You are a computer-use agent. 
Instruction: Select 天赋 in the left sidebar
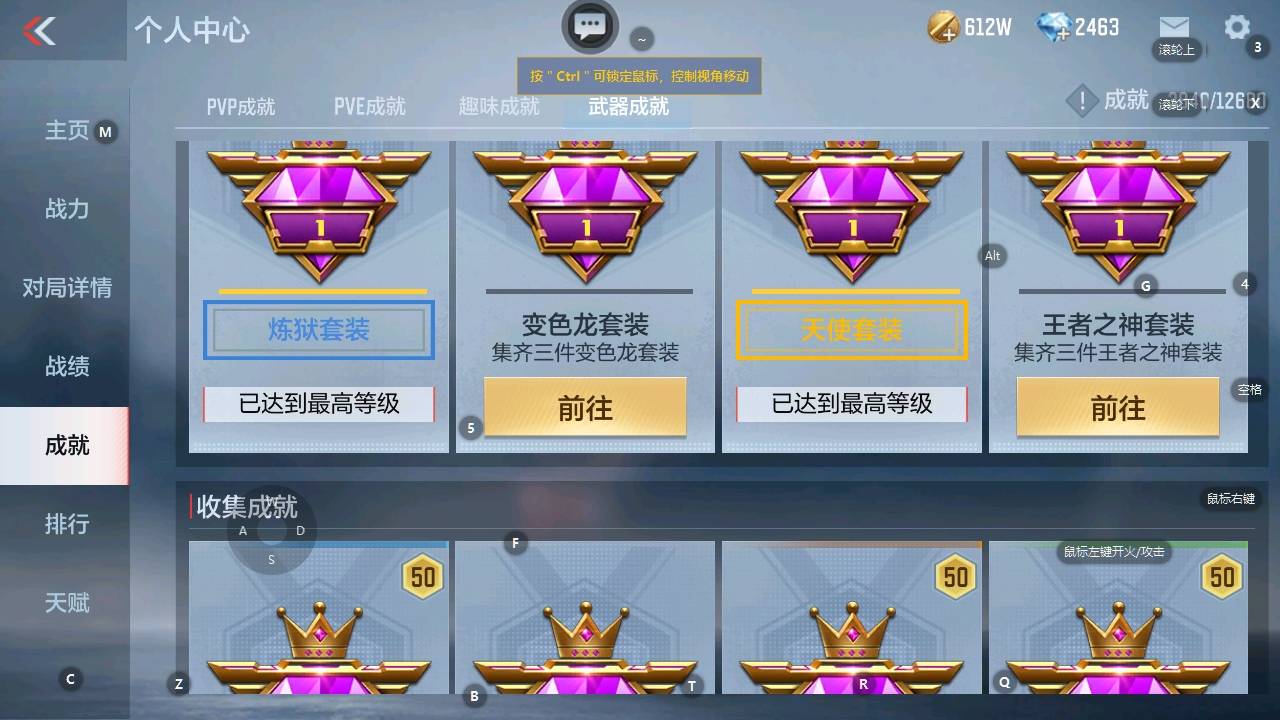(x=67, y=602)
